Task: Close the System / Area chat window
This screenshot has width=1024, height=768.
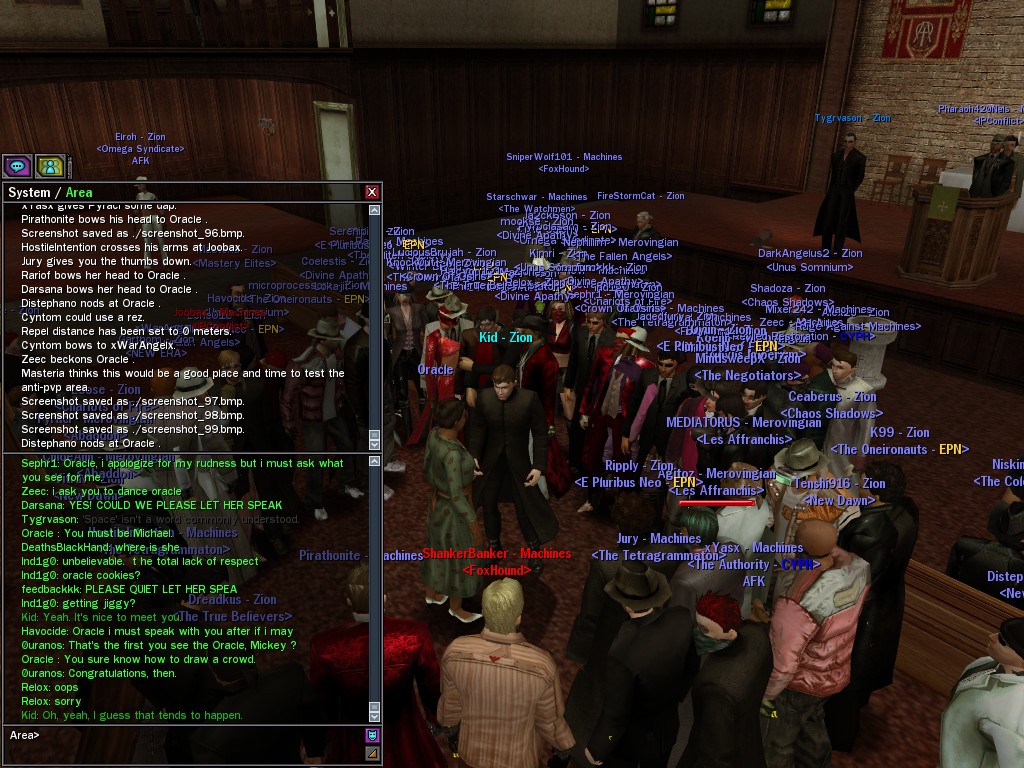Action: [372, 192]
